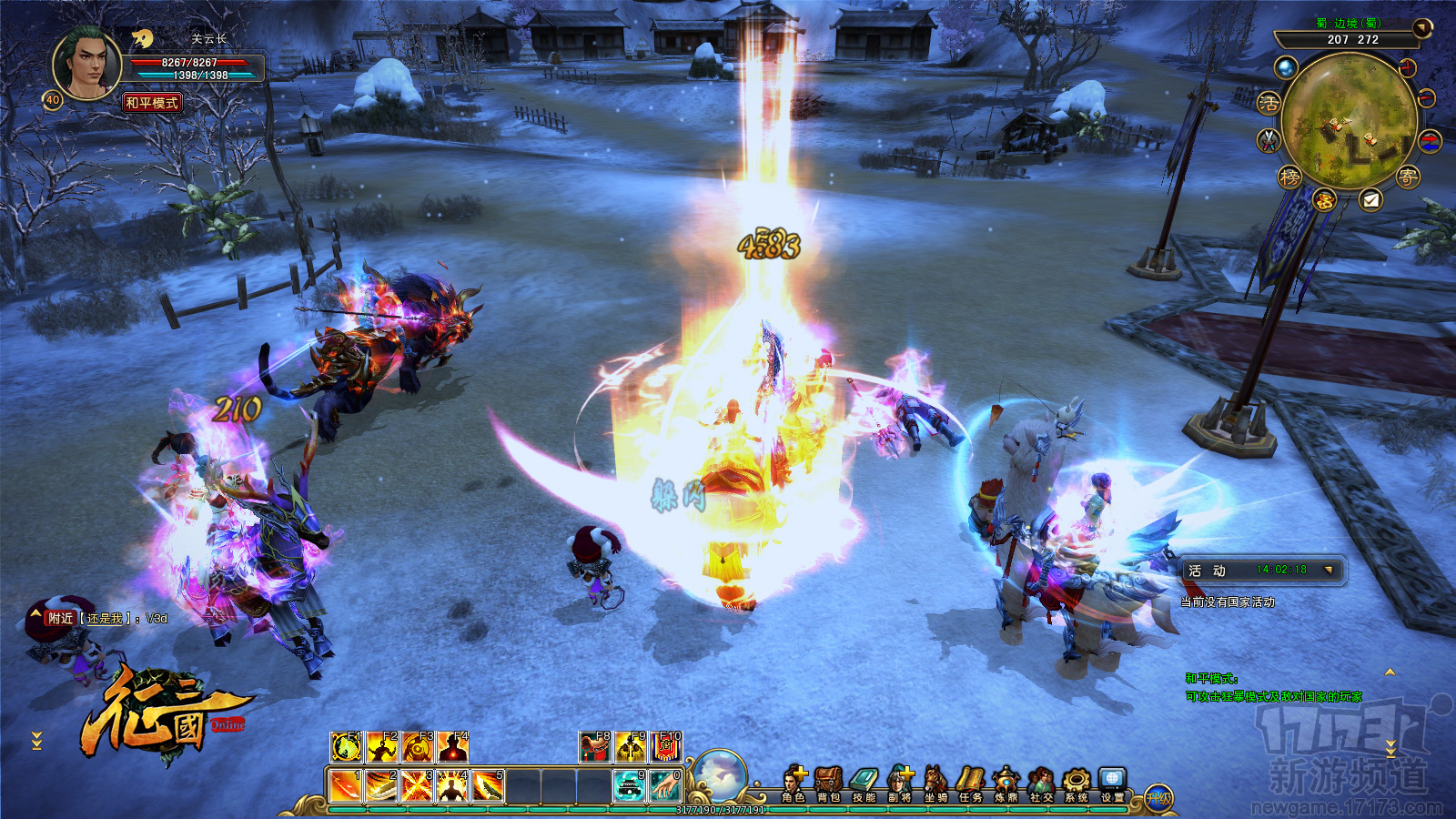The width and height of the screenshot is (1456, 819).
Task: Open the 背包 backpack
Action: pos(828,784)
